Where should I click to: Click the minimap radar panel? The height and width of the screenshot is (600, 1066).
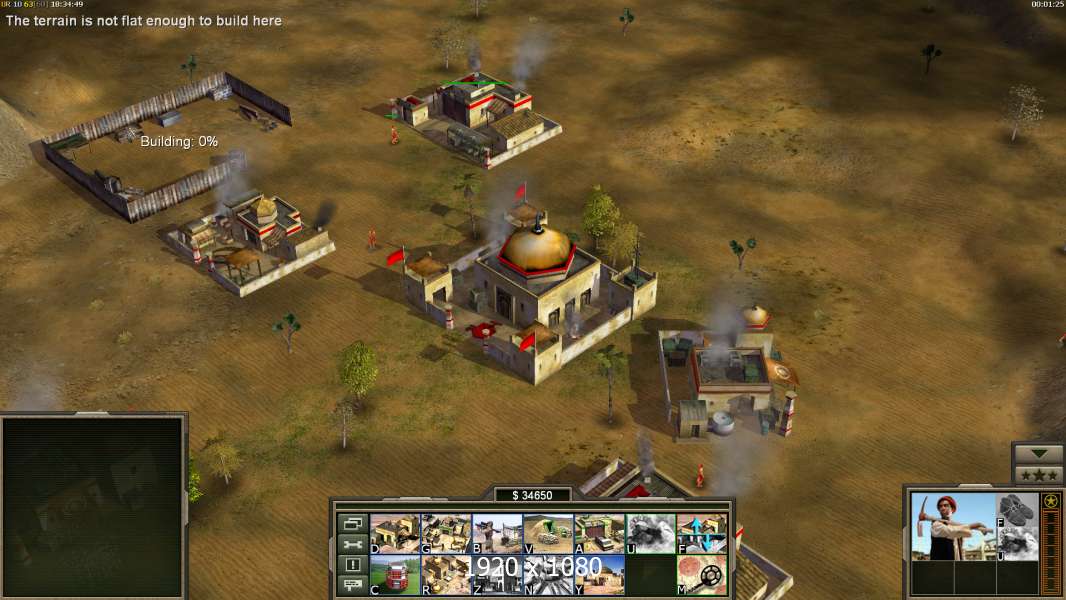93,506
